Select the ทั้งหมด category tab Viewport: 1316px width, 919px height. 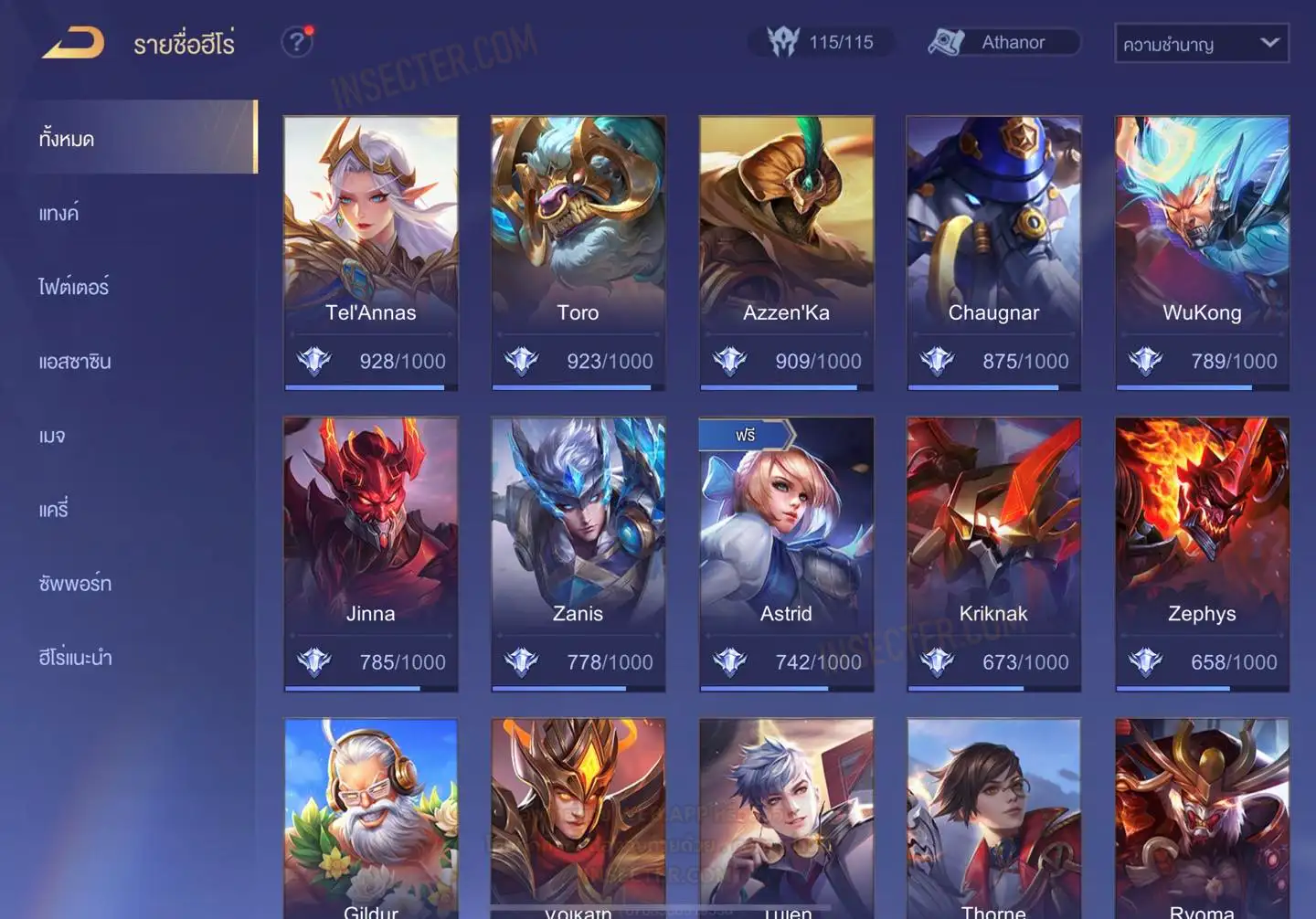point(67,139)
